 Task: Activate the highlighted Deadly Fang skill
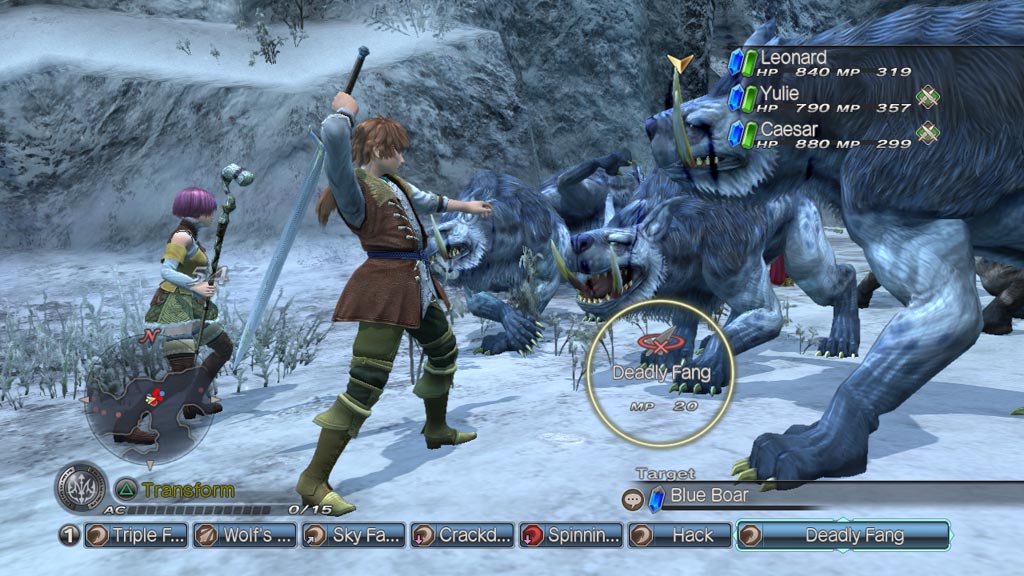tap(842, 535)
